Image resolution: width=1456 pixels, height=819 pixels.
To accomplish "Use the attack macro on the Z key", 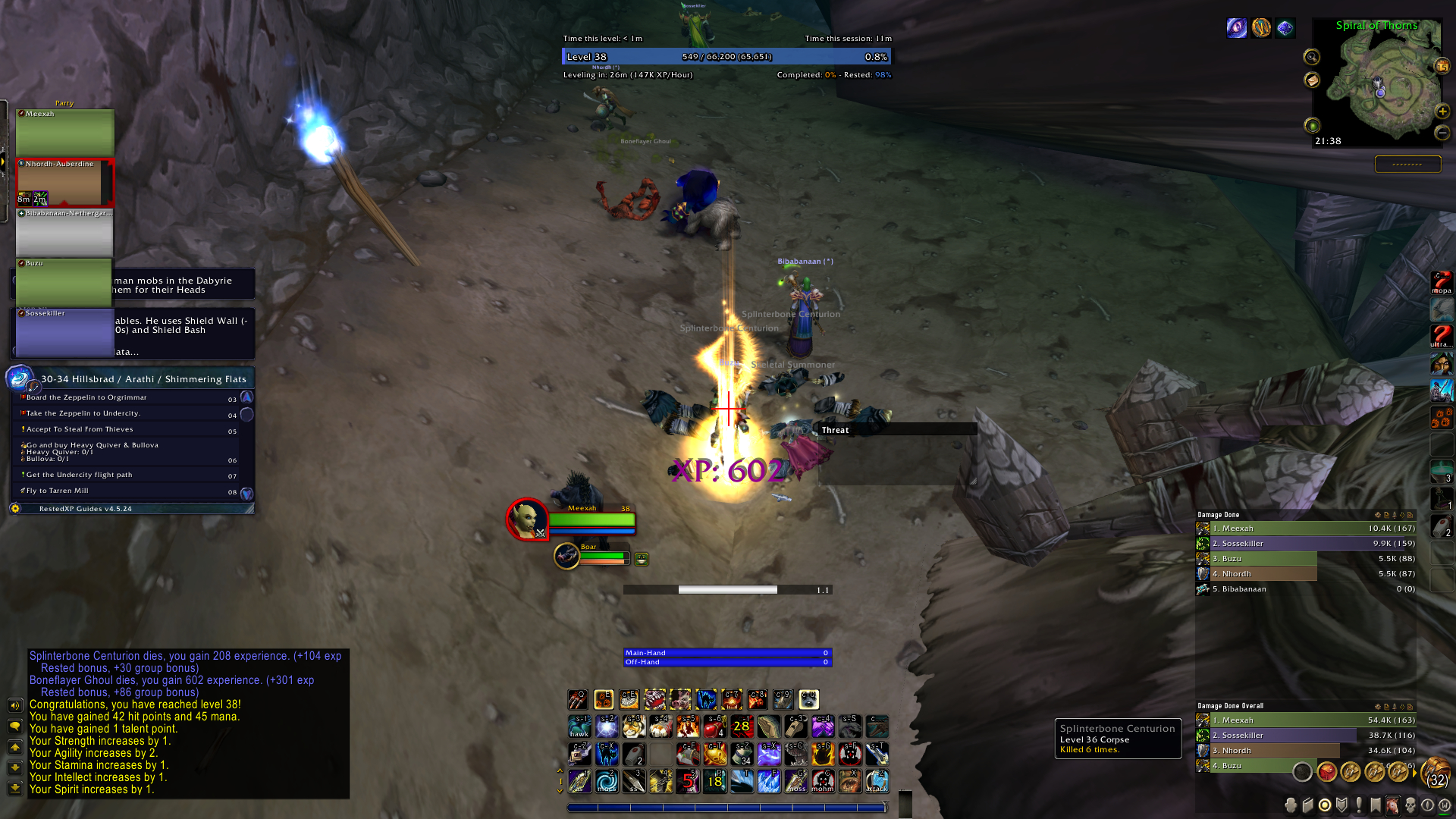I will pos(877,781).
